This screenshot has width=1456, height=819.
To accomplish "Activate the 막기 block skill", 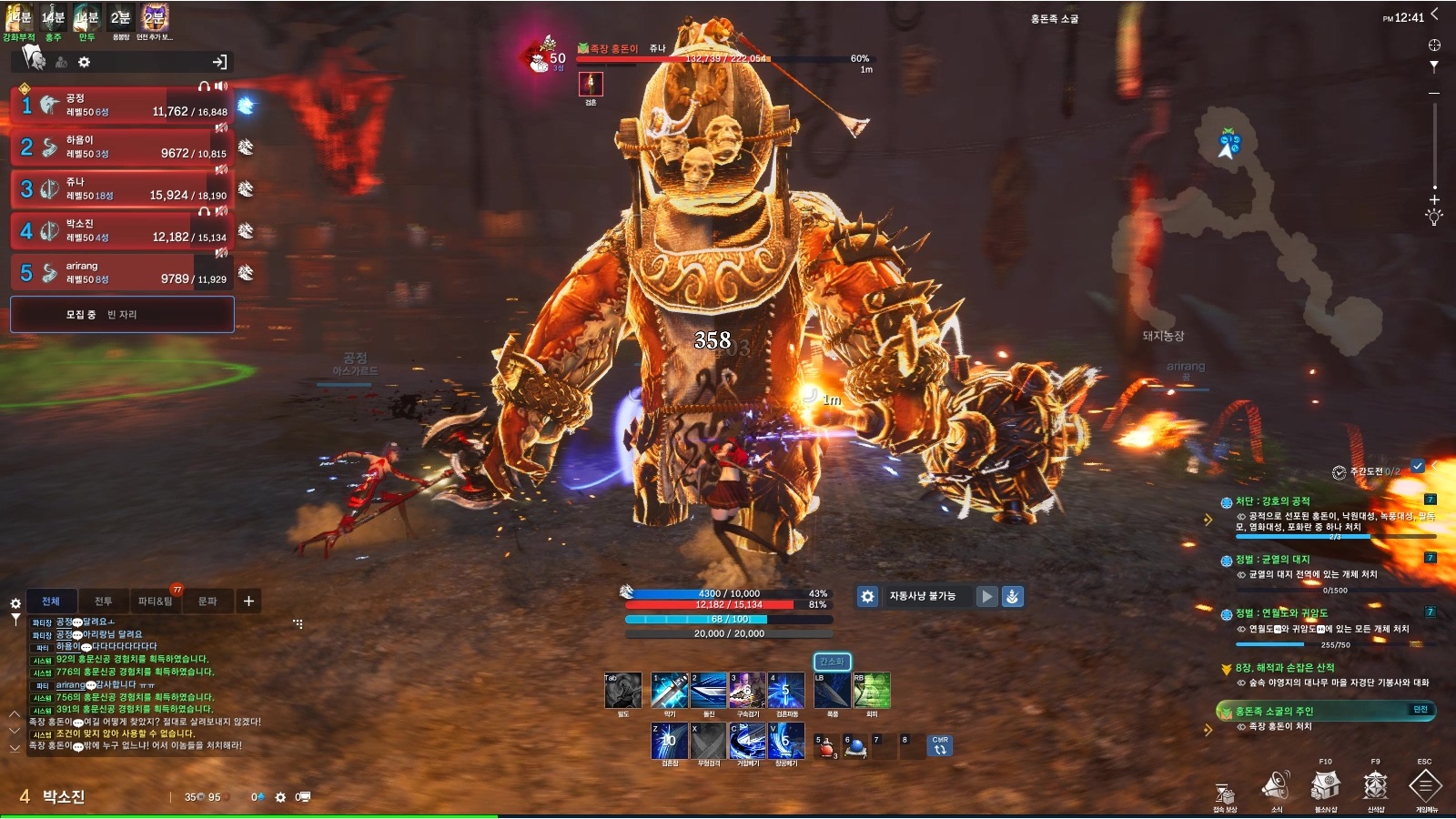I will point(669,692).
